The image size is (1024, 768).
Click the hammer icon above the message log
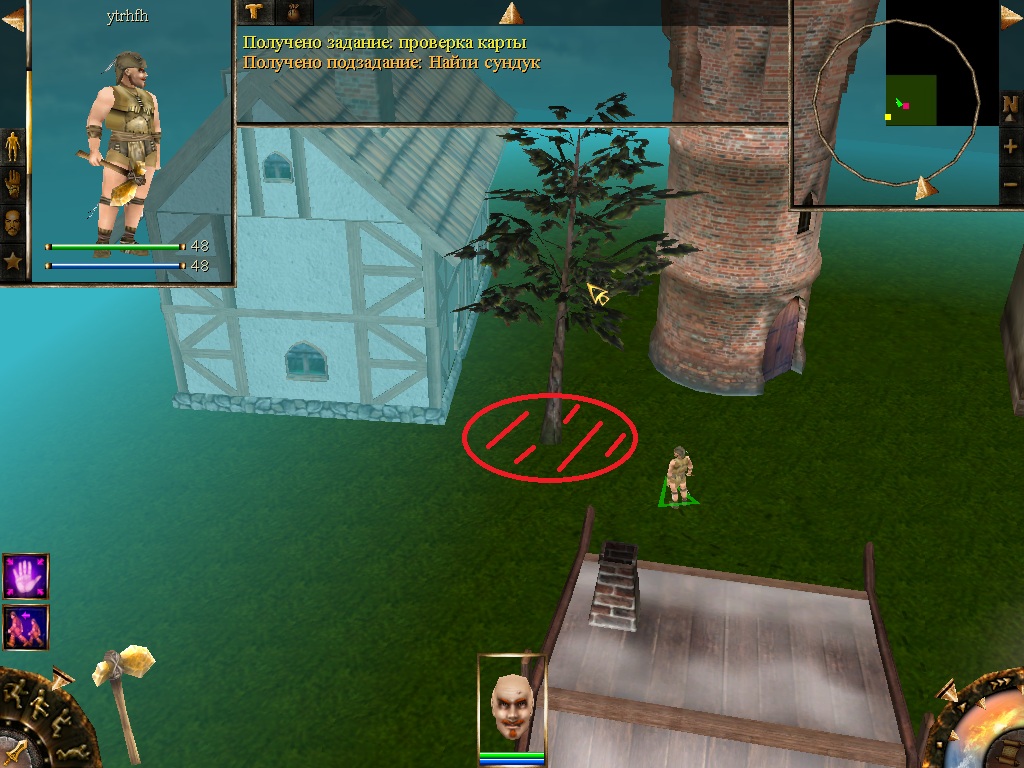click(x=255, y=12)
